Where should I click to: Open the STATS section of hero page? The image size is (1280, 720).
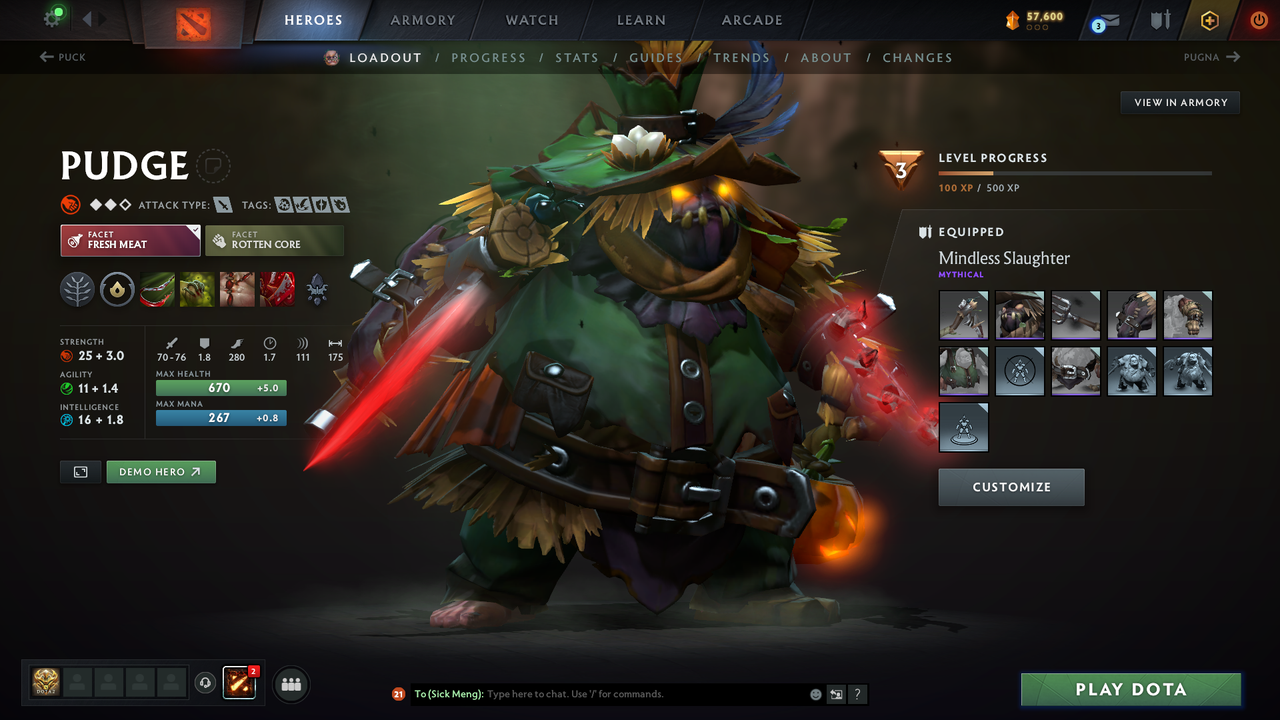(x=577, y=57)
